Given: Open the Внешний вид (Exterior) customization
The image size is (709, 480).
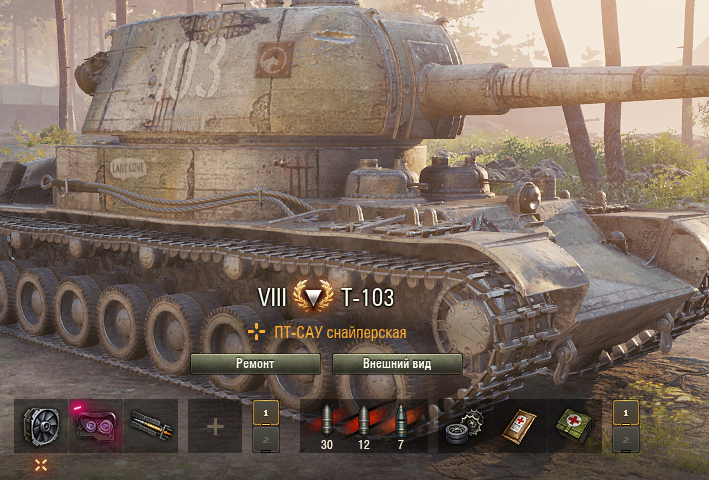Looking at the screenshot, I should click(x=397, y=364).
